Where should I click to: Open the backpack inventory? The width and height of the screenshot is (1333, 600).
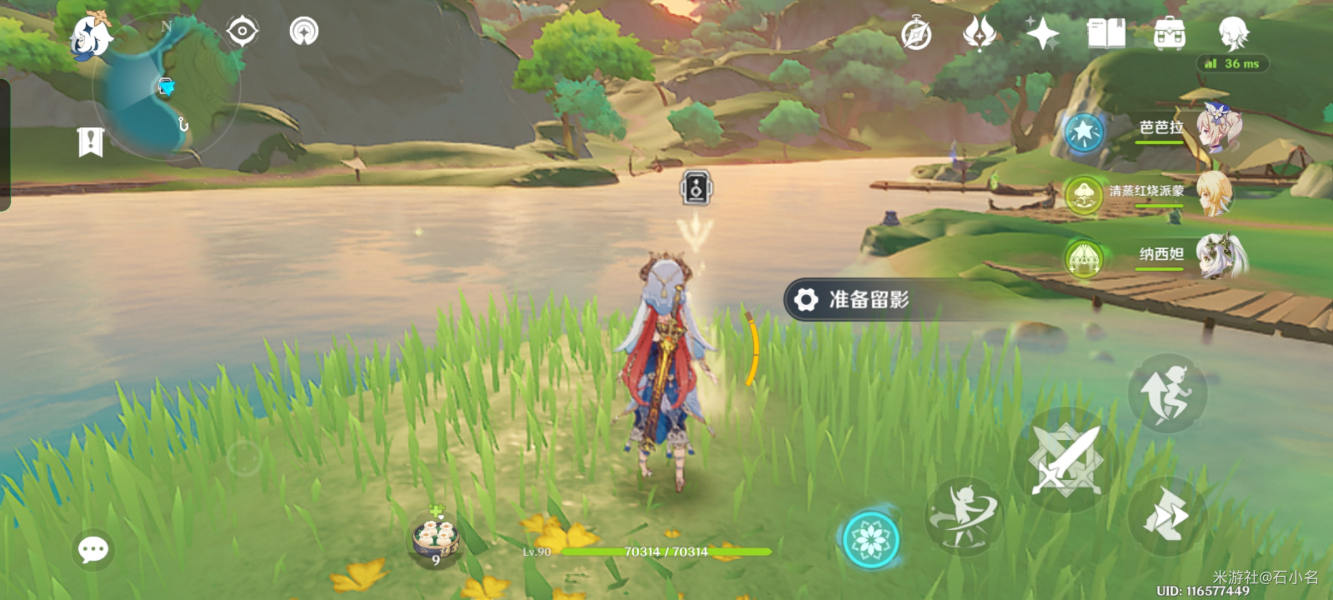tap(1169, 34)
